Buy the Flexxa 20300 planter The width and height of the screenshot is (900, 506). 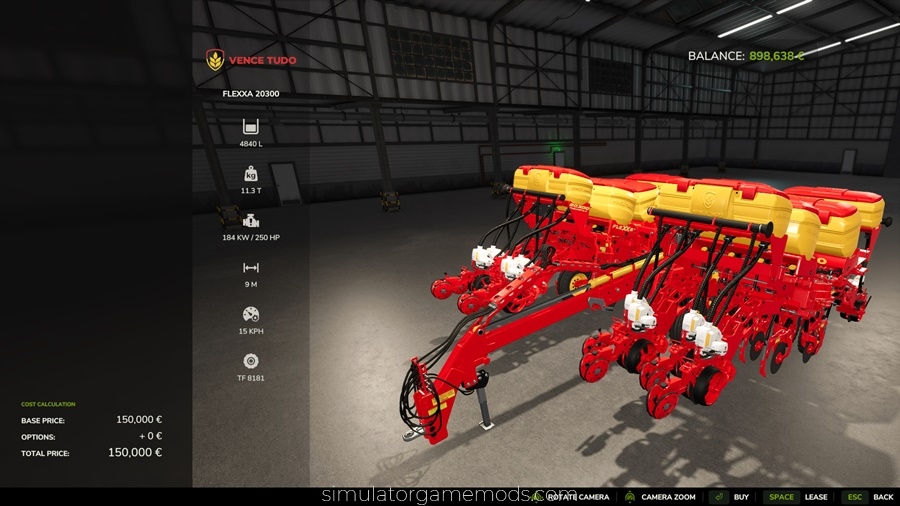[732, 497]
